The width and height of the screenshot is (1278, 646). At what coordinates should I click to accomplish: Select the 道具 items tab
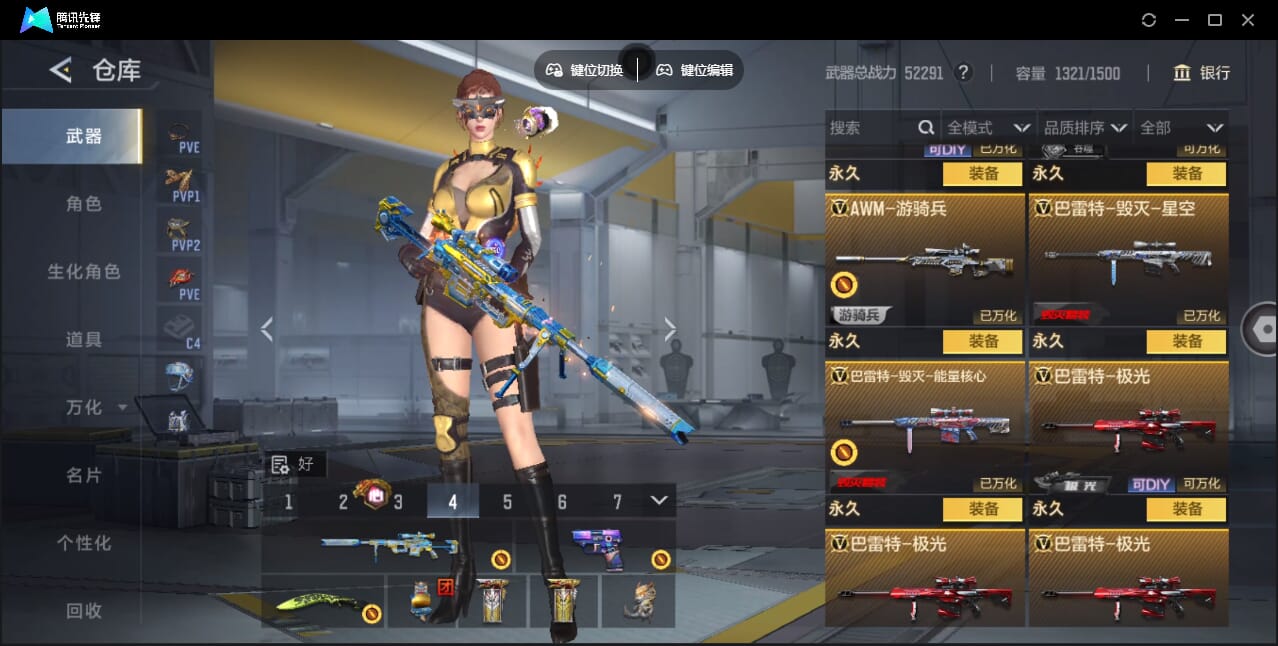[x=84, y=340]
